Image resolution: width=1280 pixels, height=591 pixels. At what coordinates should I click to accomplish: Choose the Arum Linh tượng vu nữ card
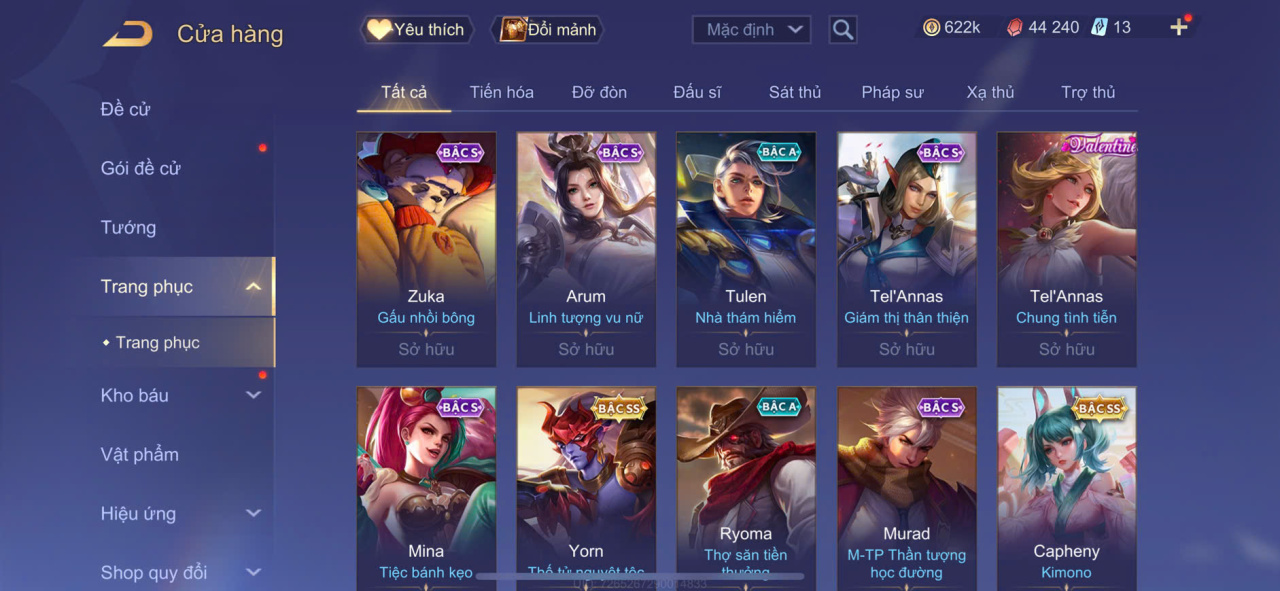pos(586,248)
